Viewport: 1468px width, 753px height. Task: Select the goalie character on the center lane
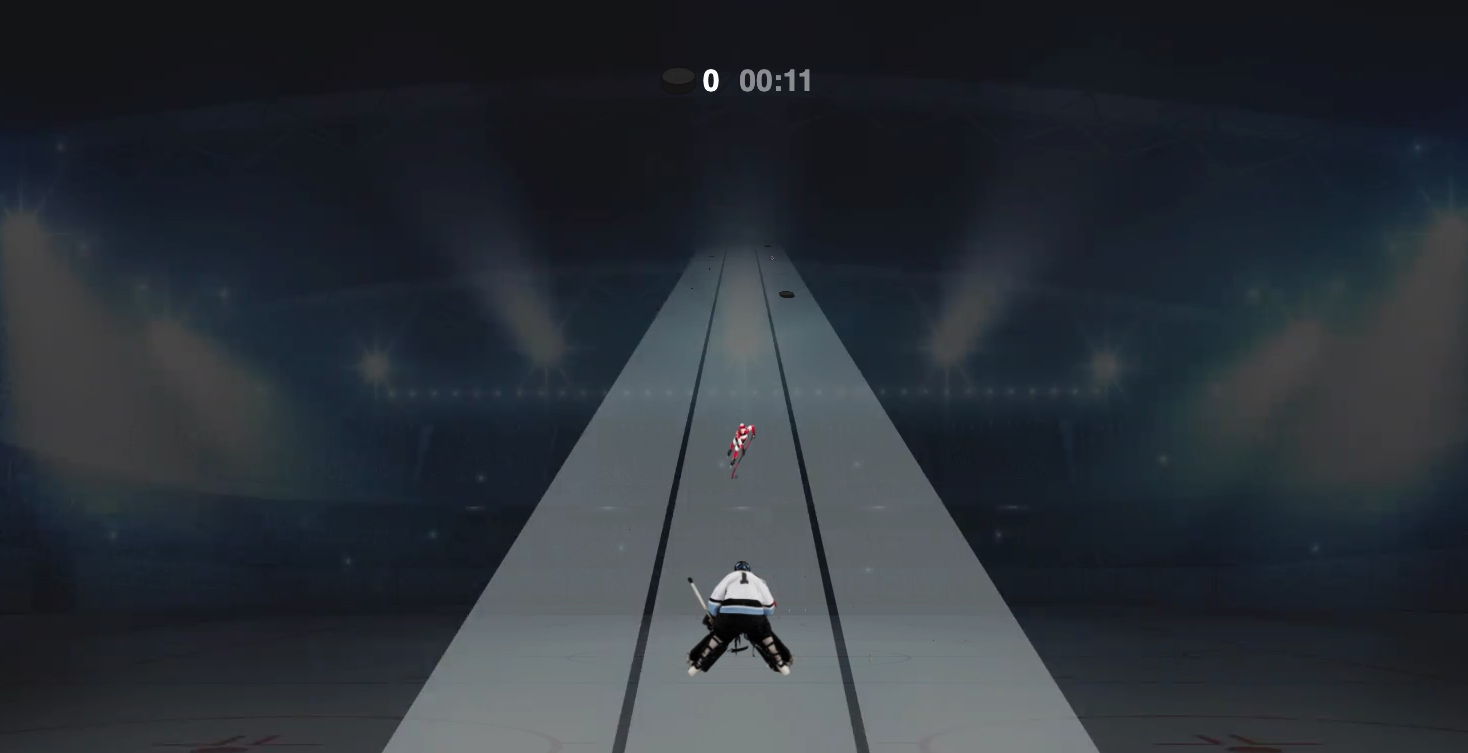(x=740, y=610)
